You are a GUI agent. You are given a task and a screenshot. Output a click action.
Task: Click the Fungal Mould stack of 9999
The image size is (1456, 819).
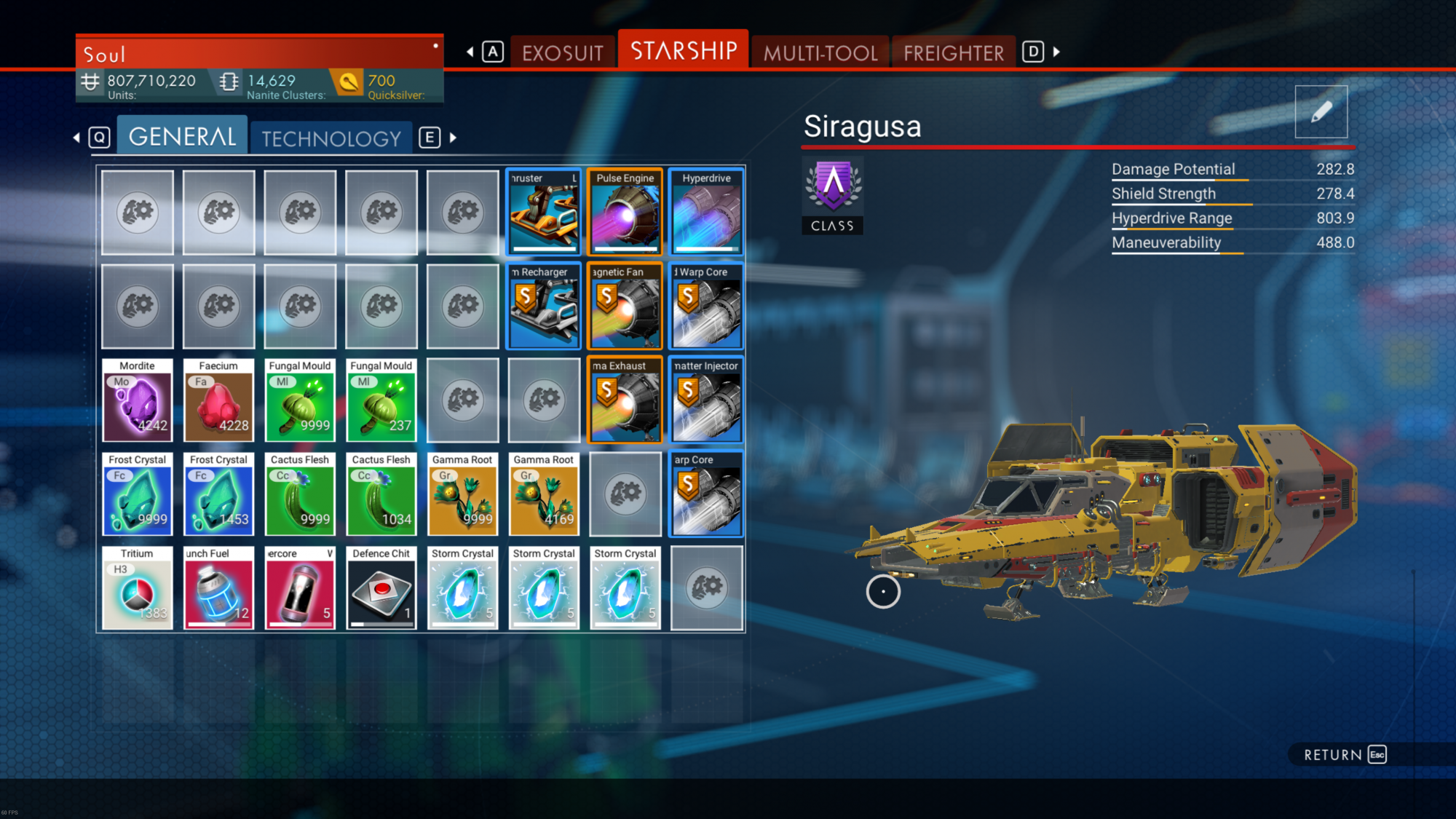coord(300,400)
